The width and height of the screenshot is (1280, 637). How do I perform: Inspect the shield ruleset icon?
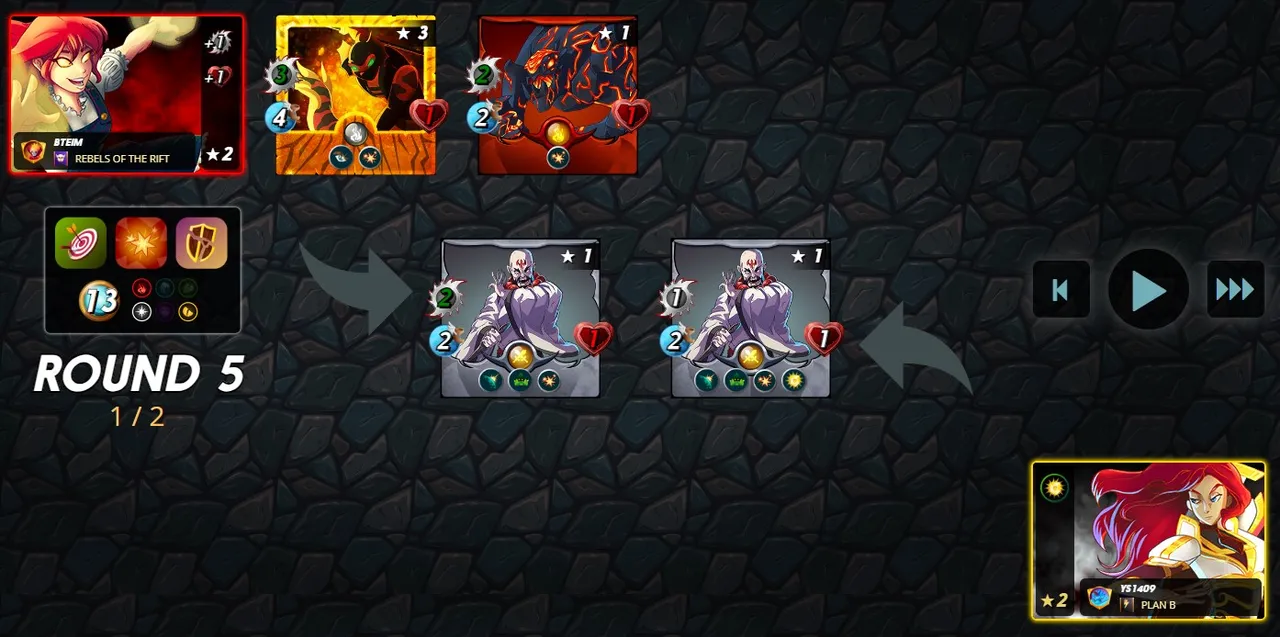pyautogui.click(x=202, y=243)
